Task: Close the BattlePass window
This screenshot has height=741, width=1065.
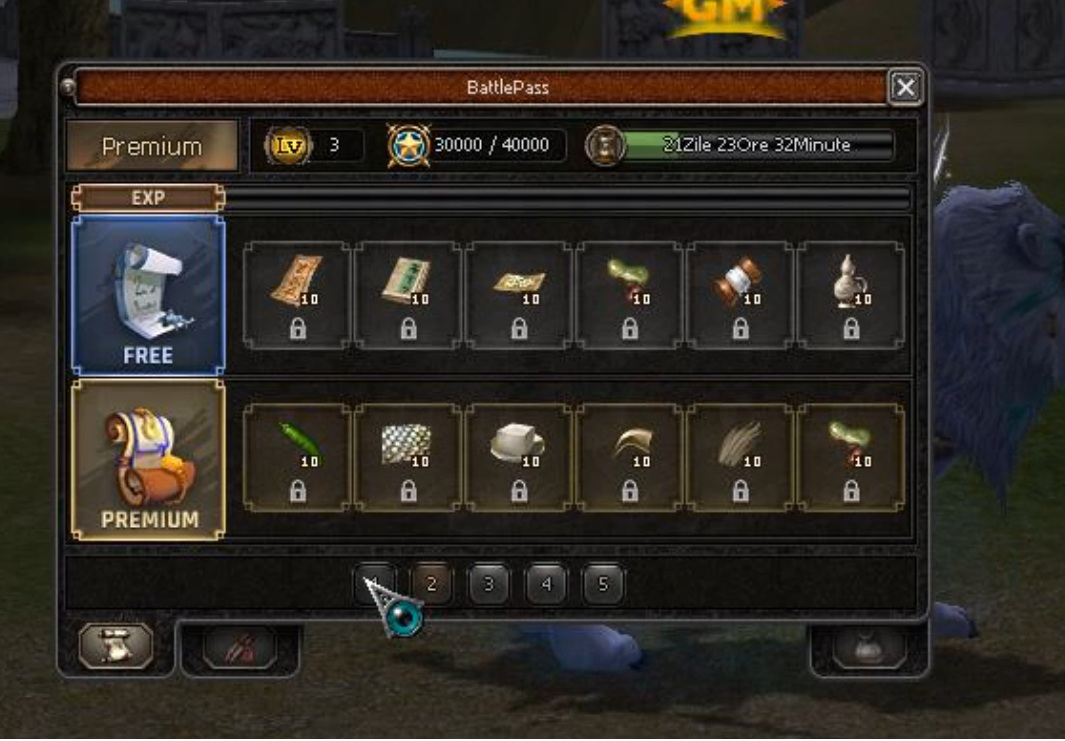Action: [905, 88]
